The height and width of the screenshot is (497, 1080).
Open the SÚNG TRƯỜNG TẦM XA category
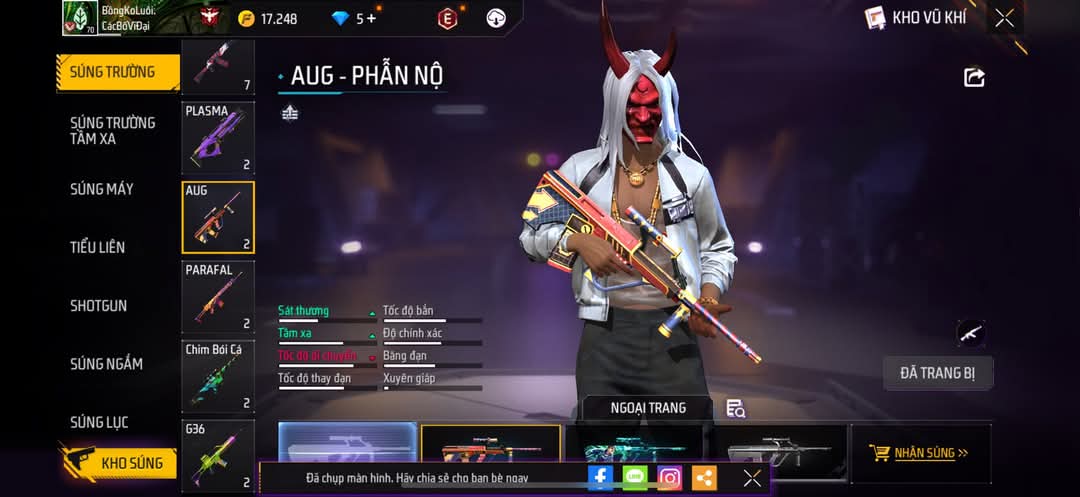coord(113,130)
